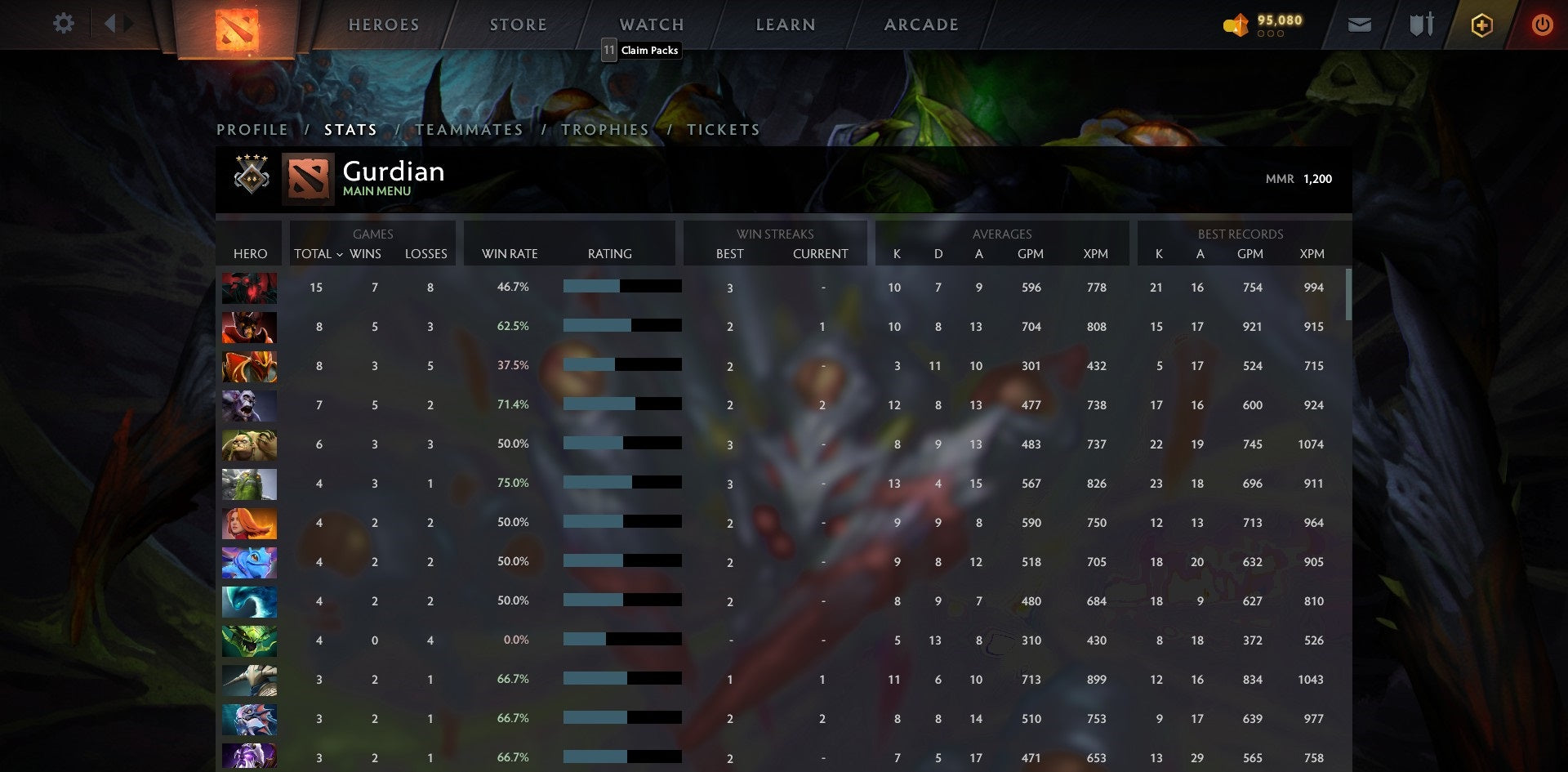
Task: Open the settings gear icon
Action: [64, 24]
